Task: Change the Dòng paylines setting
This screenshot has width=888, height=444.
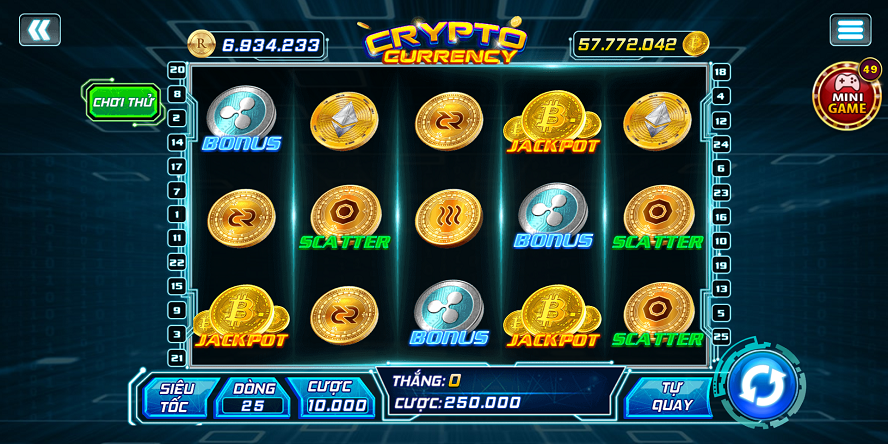Action: (x=254, y=397)
